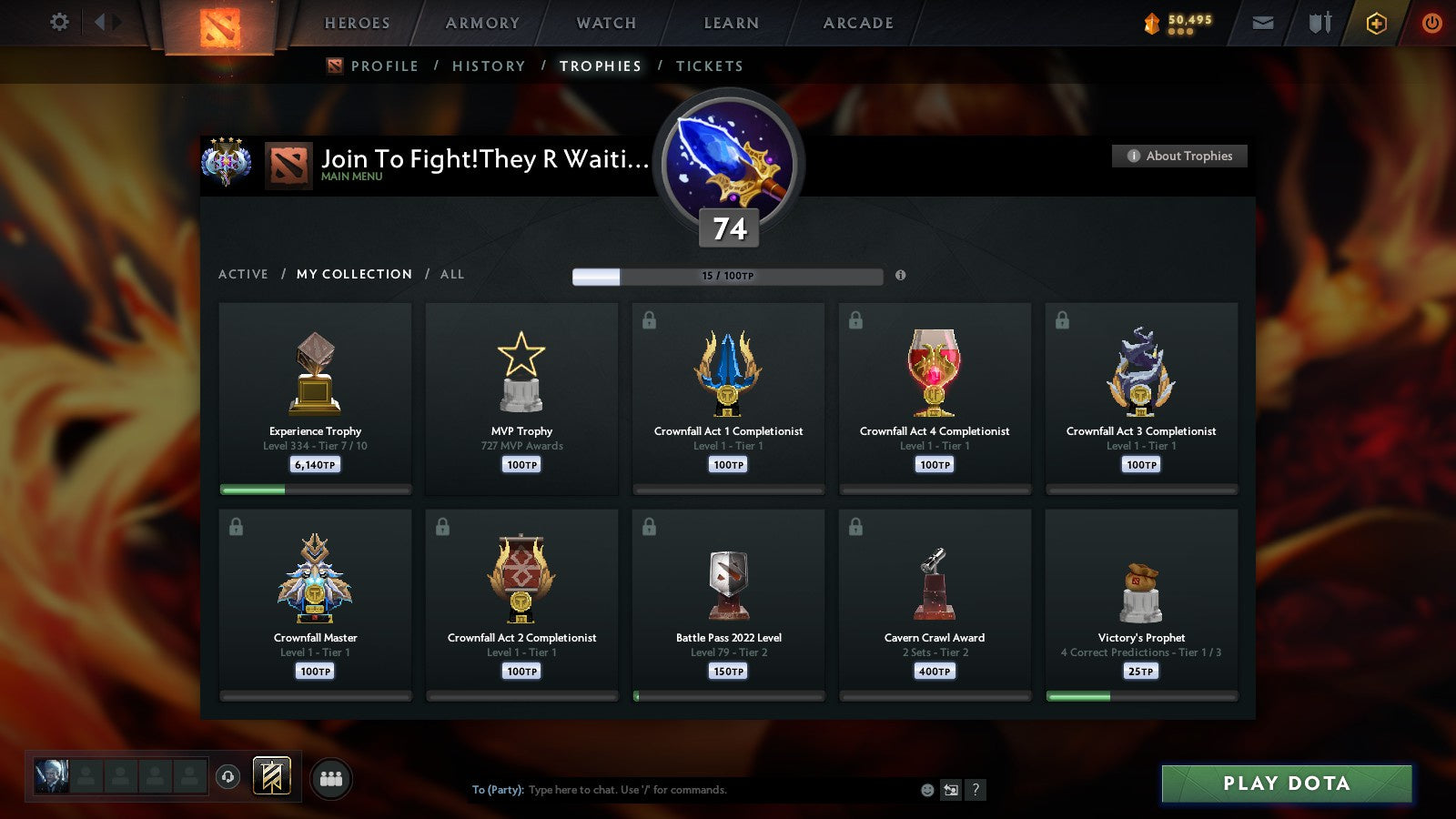Image resolution: width=1456 pixels, height=819 pixels.
Task: Open Dota Plus hexagon icon
Action: click(x=1374, y=22)
